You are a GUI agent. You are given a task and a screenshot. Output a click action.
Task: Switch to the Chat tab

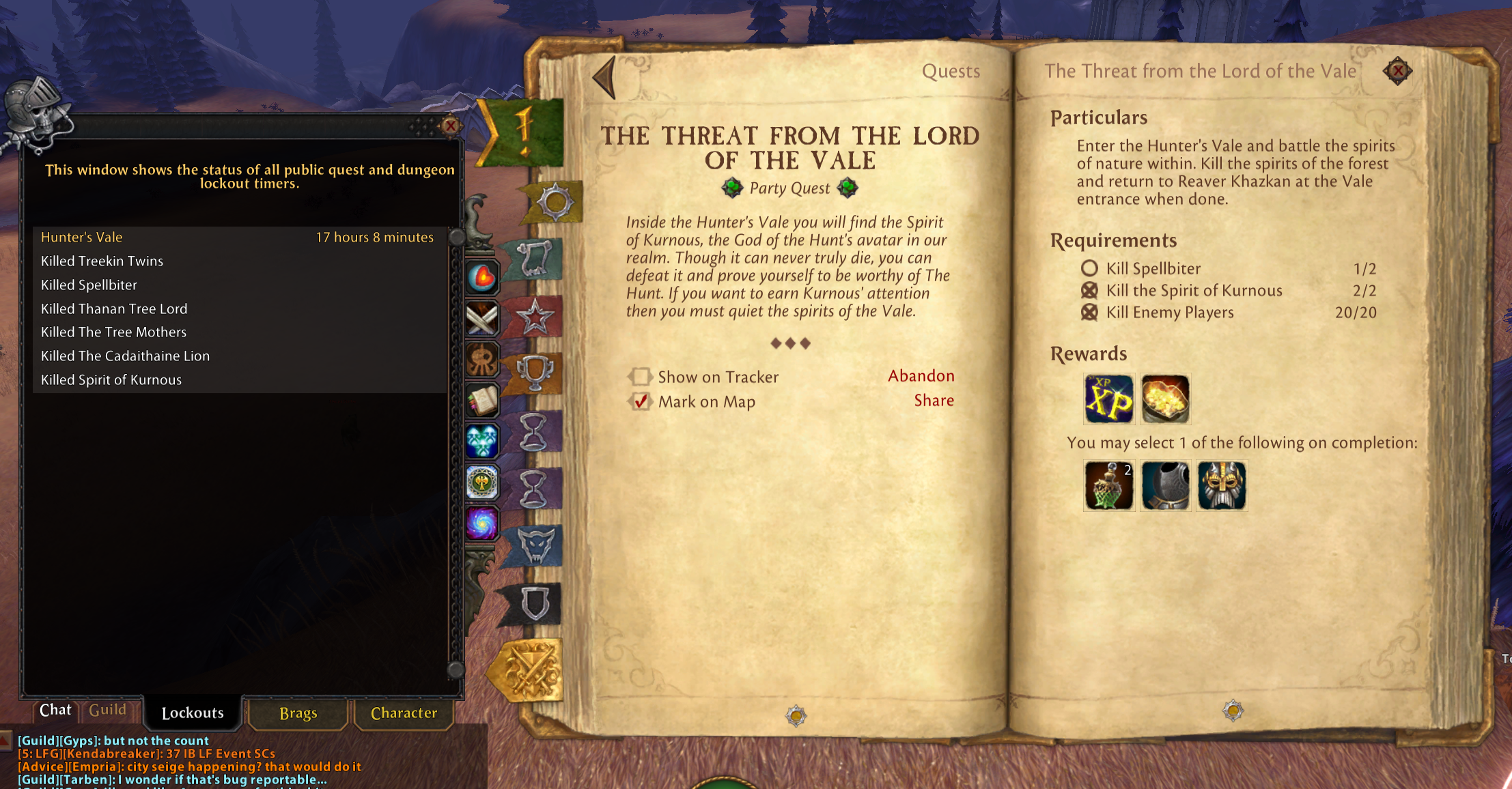click(x=55, y=711)
